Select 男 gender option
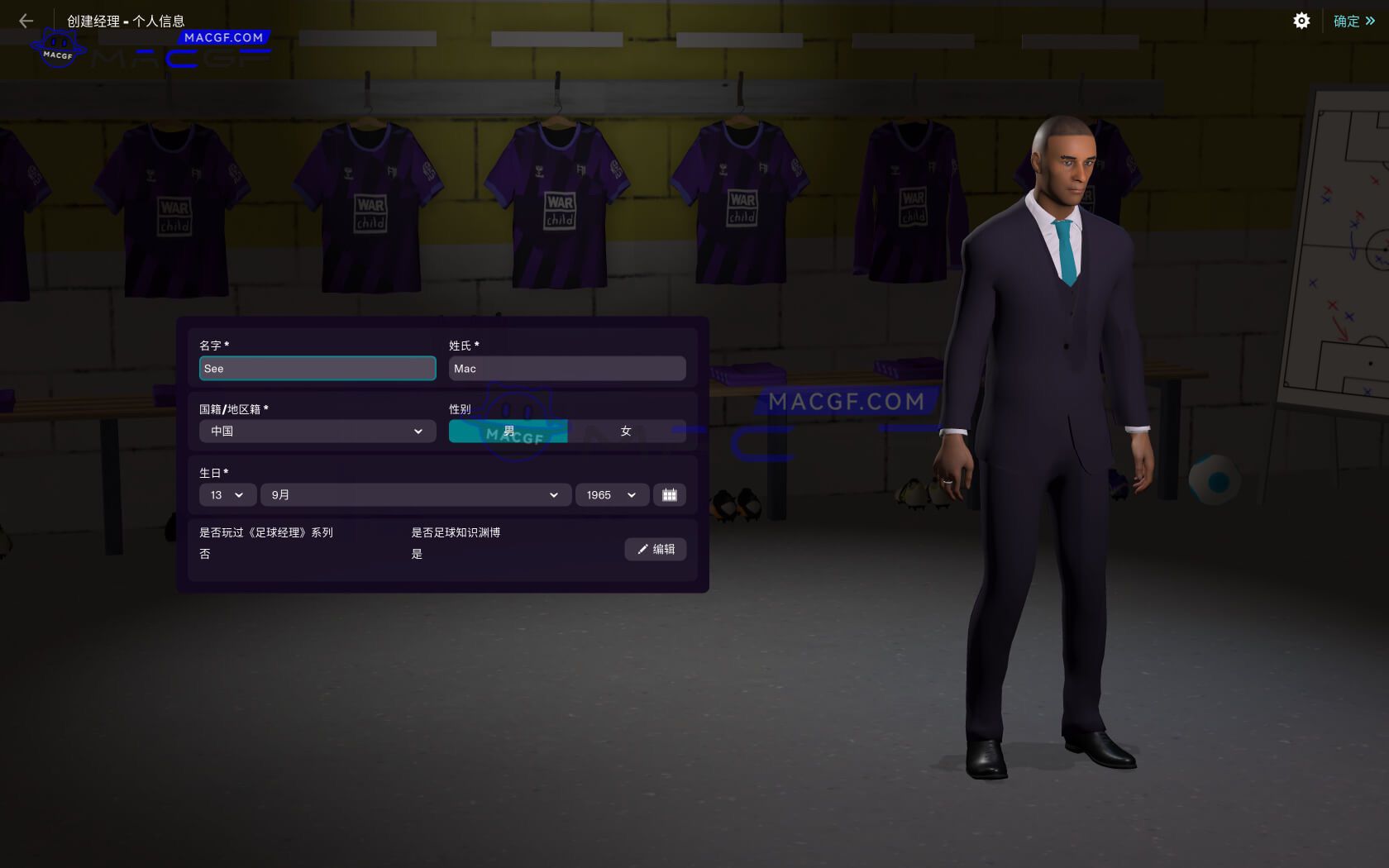This screenshot has height=868, width=1389. (508, 431)
